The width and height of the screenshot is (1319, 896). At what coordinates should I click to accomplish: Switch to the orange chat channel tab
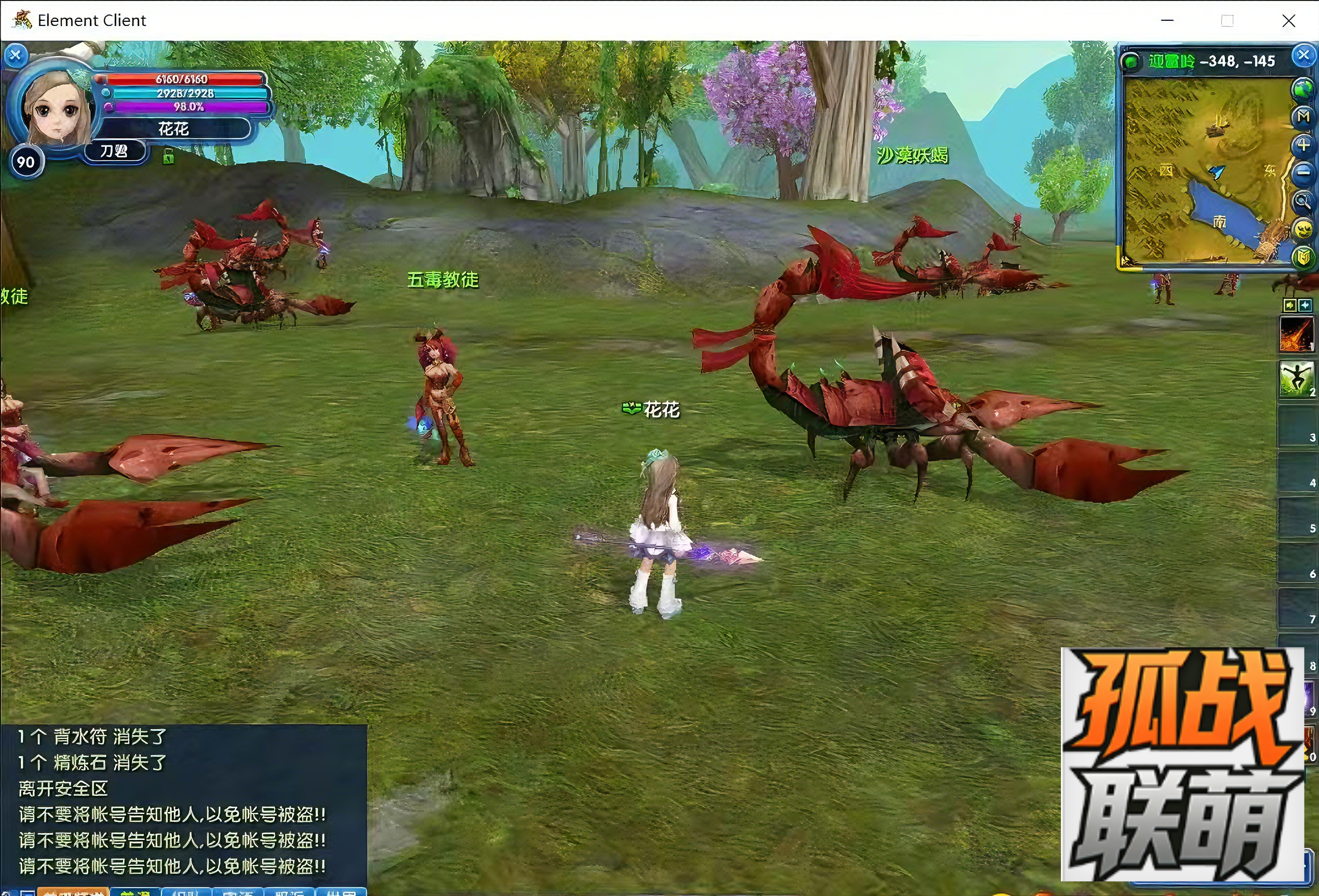click(73, 891)
